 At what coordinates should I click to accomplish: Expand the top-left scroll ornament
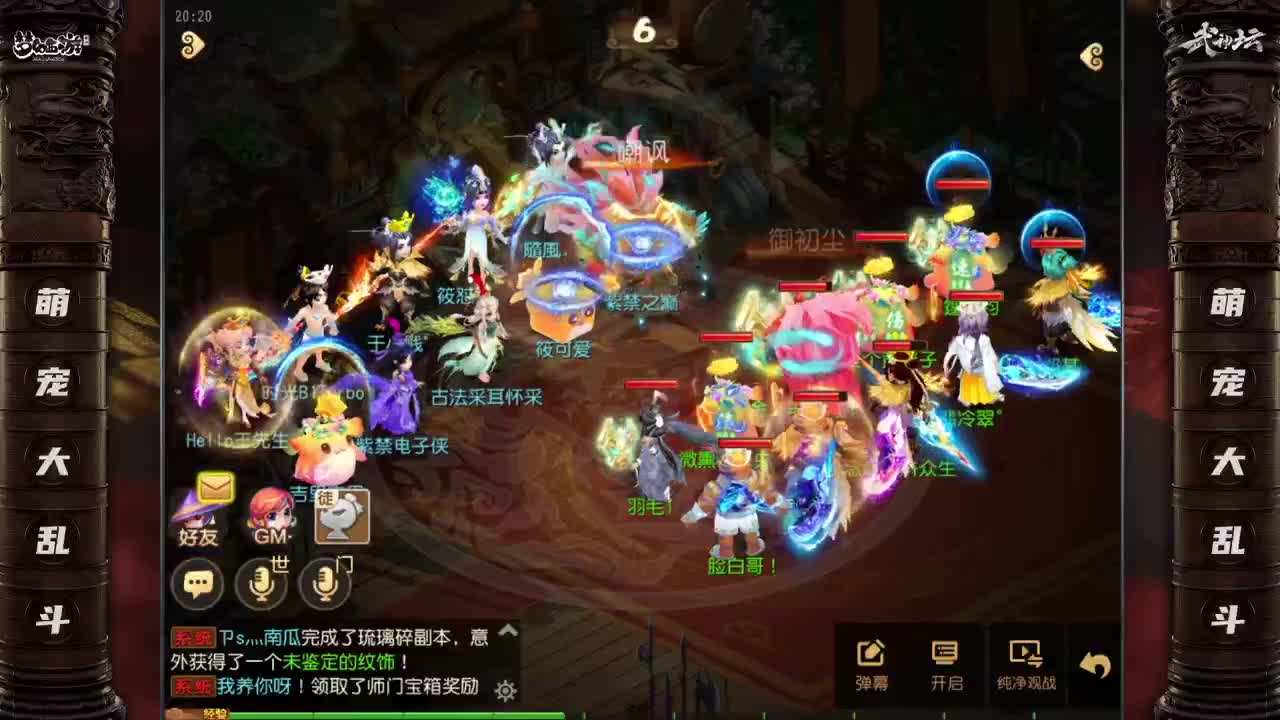[x=193, y=45]
